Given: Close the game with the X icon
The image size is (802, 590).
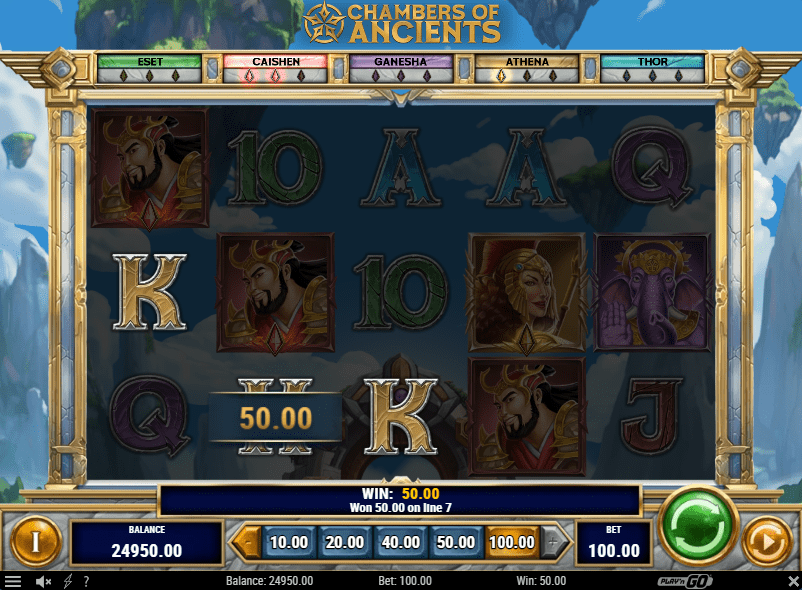Looking at the screenshot, I should tap(789, 581).
